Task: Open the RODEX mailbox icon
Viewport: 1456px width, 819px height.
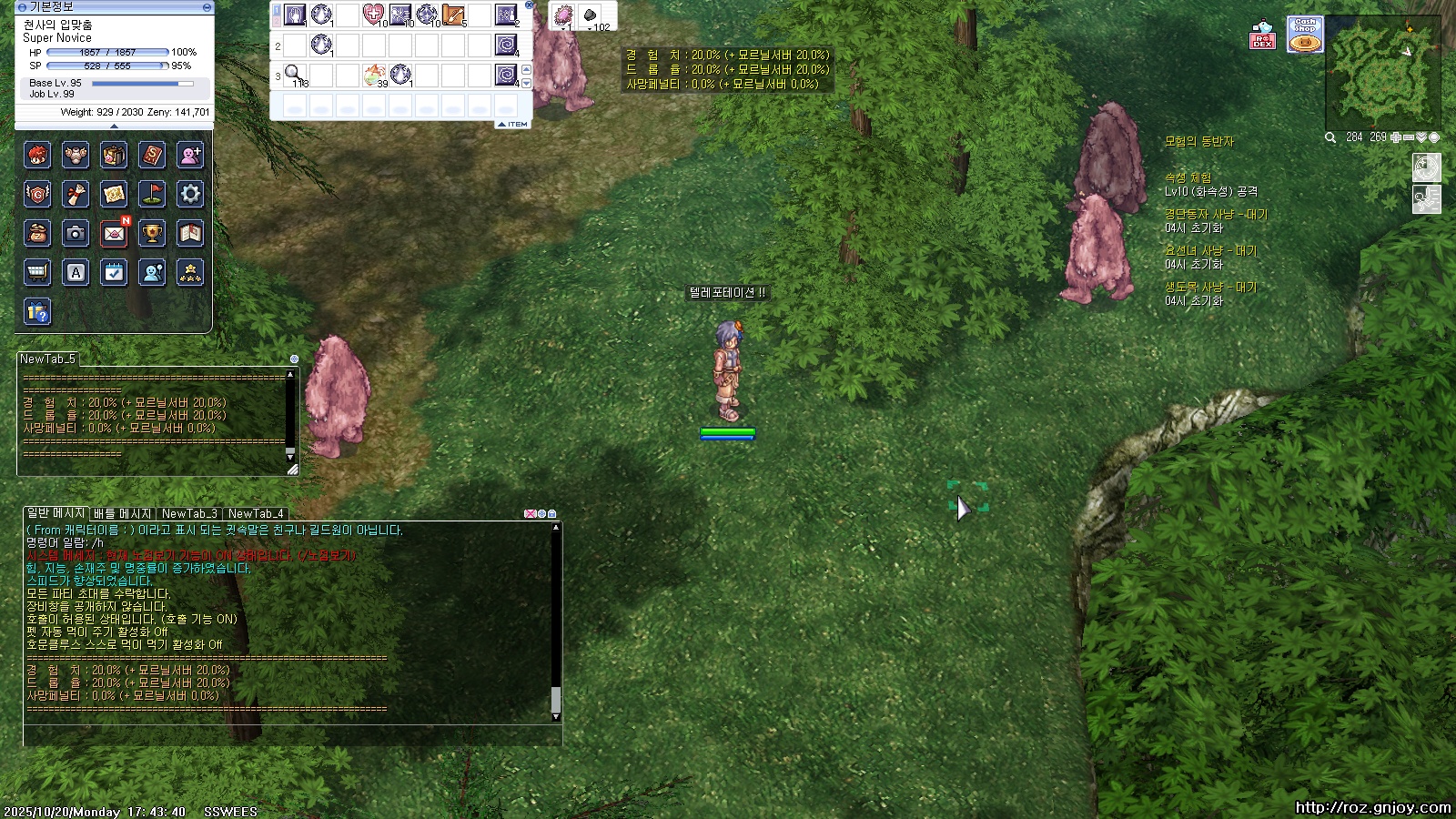Action: [x=1262, y=35]
